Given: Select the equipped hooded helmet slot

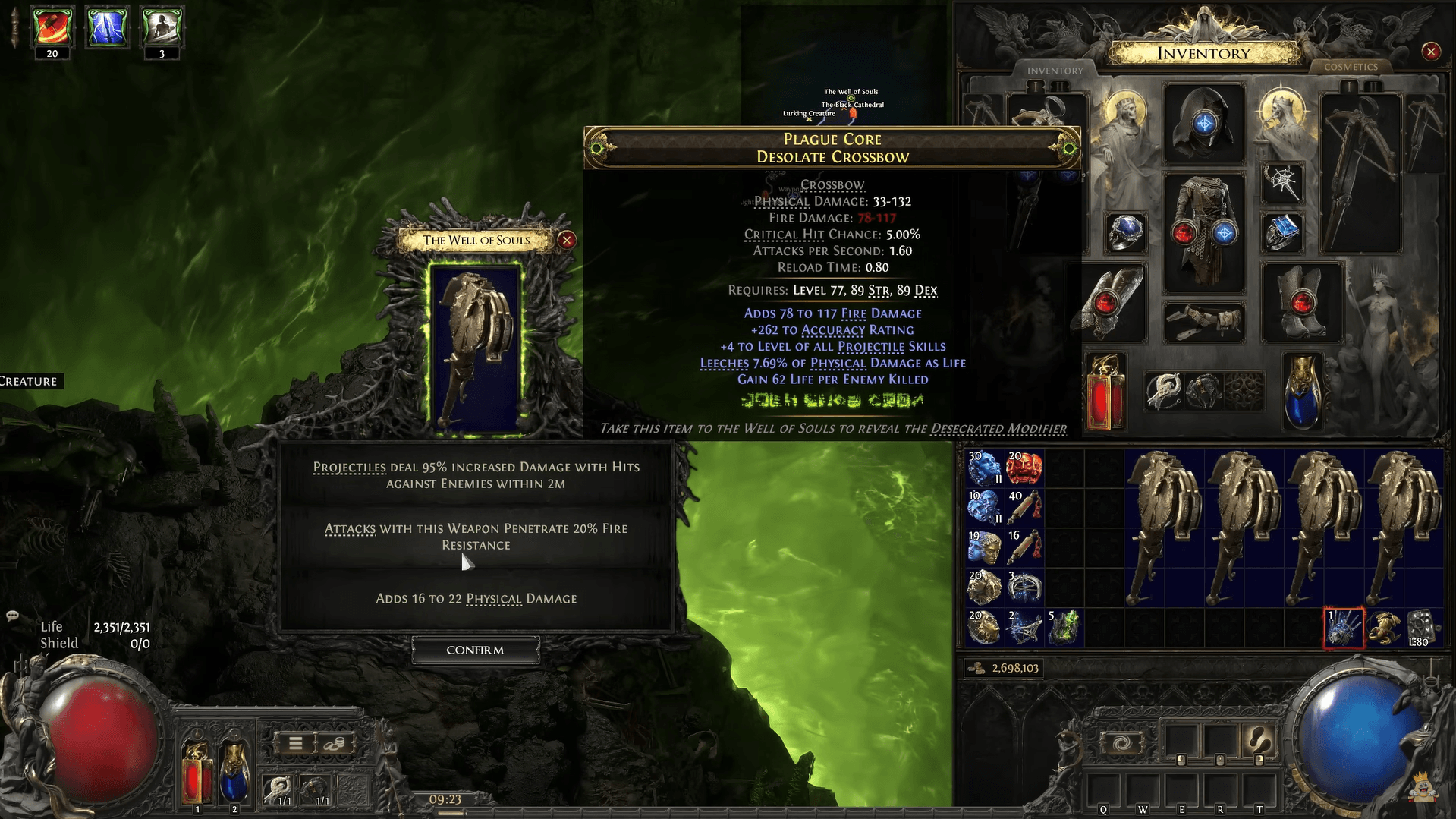Looking at the screenshot, I should coord(1204,124).
